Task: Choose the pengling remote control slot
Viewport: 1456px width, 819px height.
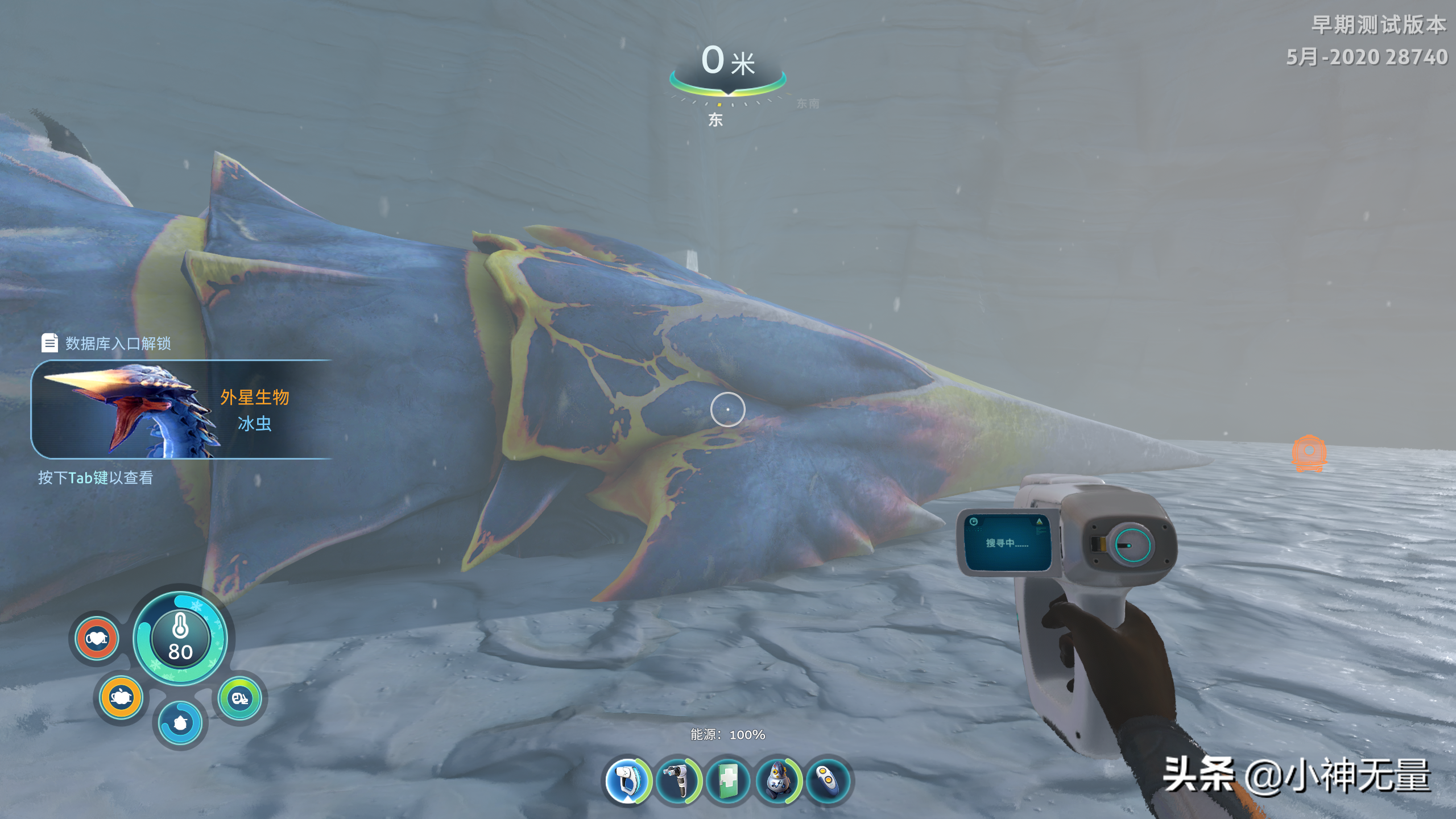Action: point(828,780)
